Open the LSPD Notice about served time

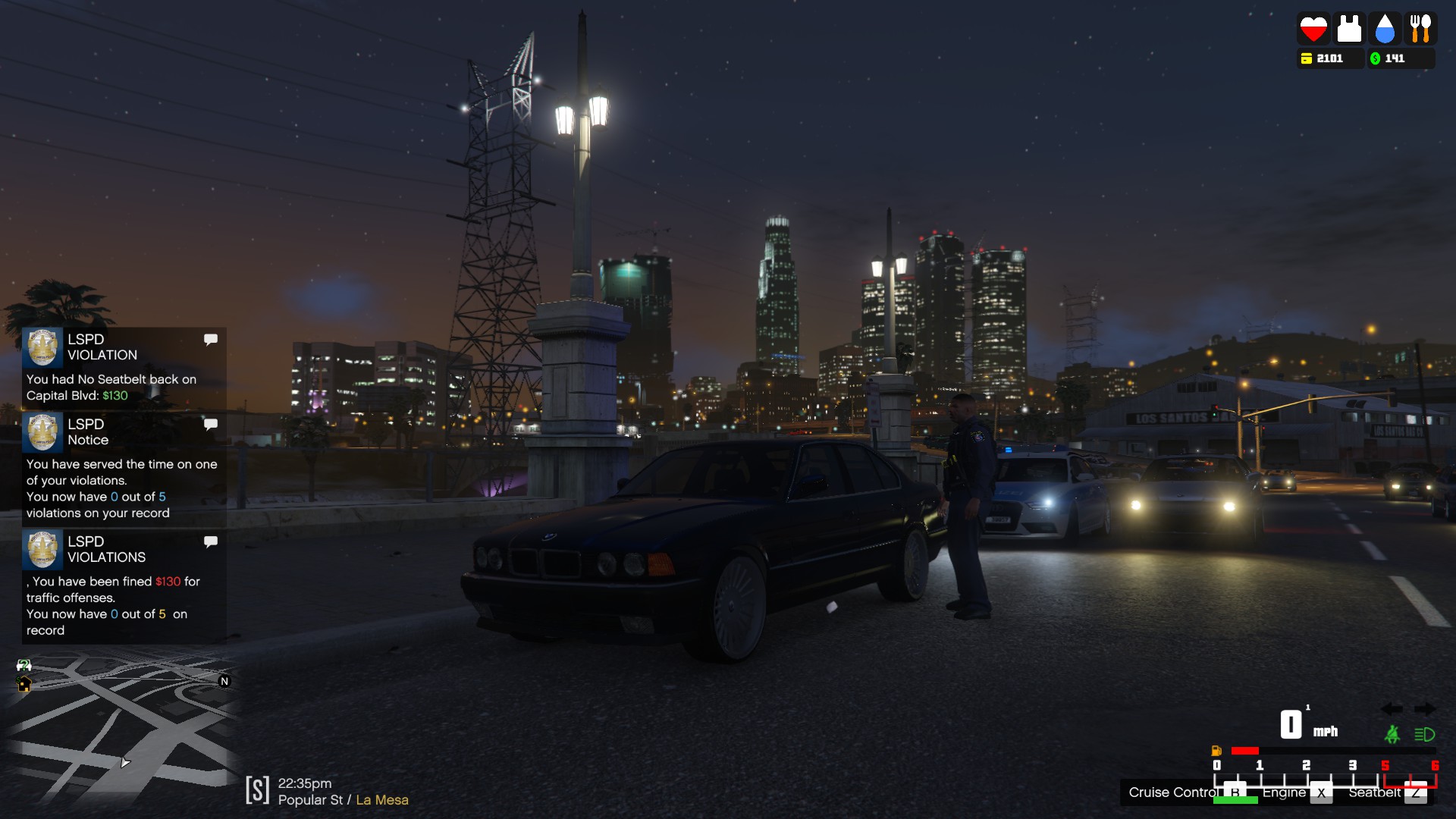[124, 469]
